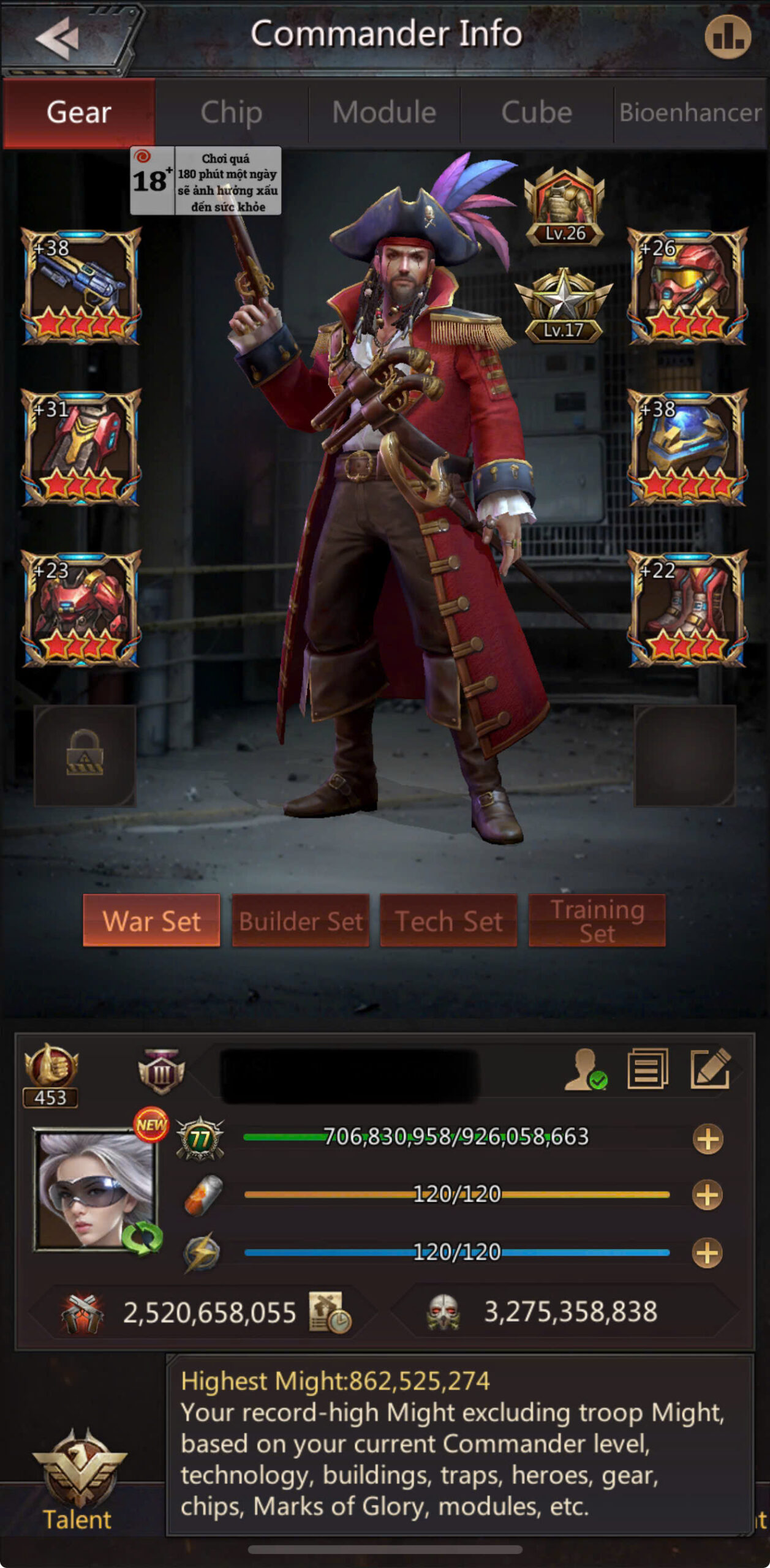The image size is (770, 1568).
Task: Open the Lv.26 armor badge
Action: (x=564, y=207)
